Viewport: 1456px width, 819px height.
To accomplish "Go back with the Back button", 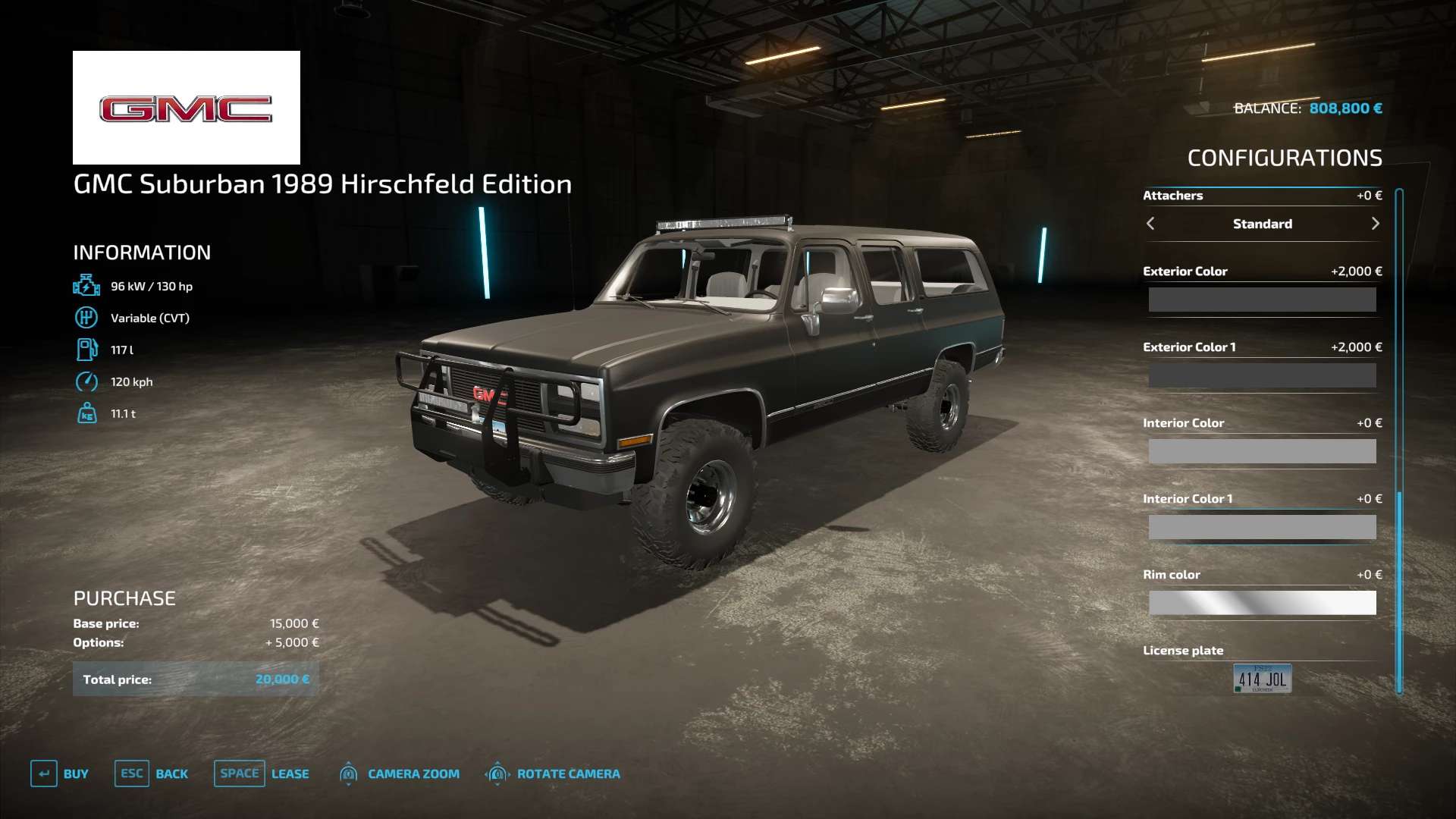I will (x=152, y=774).
